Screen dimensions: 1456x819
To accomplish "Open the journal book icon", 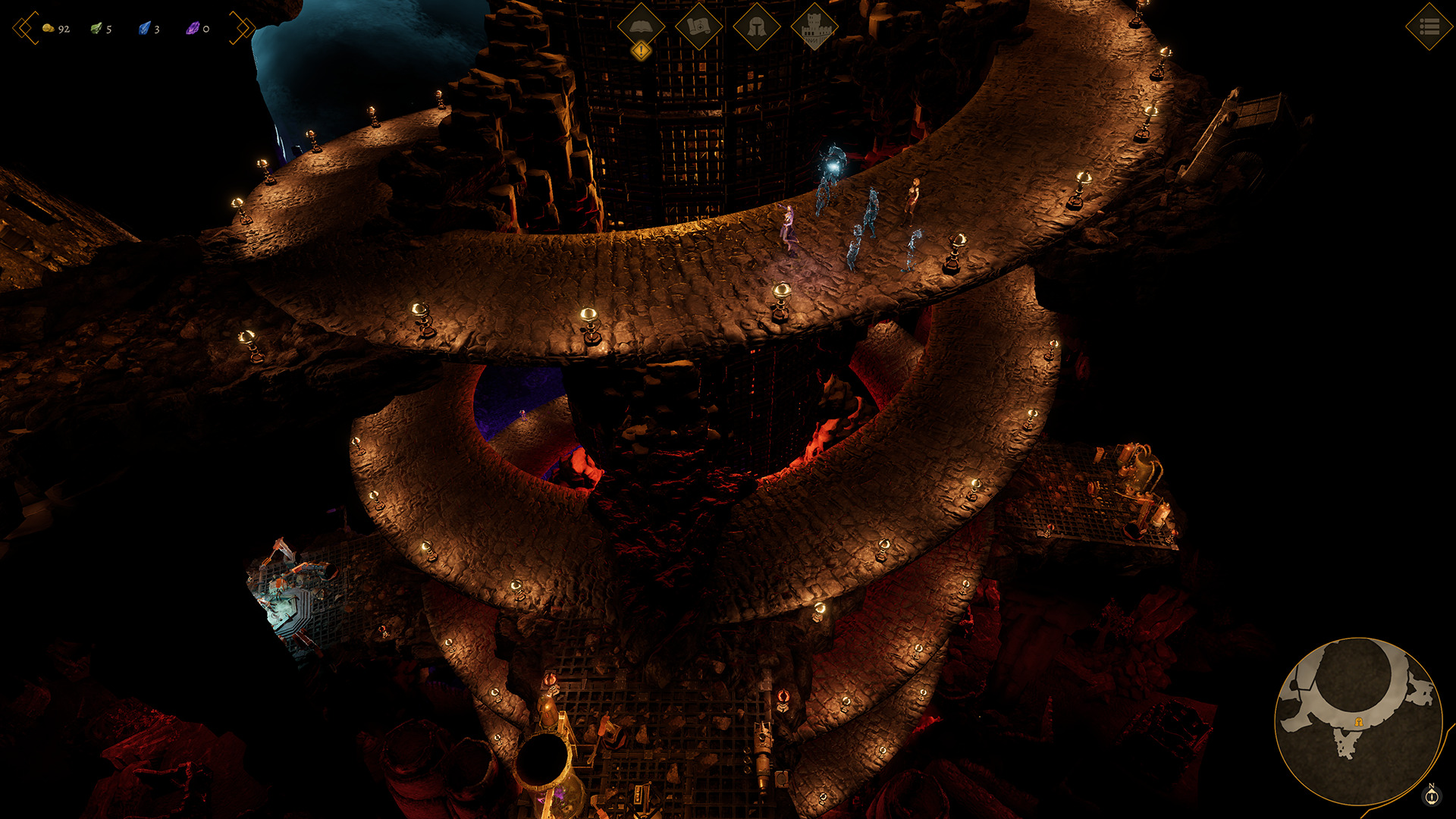I will point(641,26).
